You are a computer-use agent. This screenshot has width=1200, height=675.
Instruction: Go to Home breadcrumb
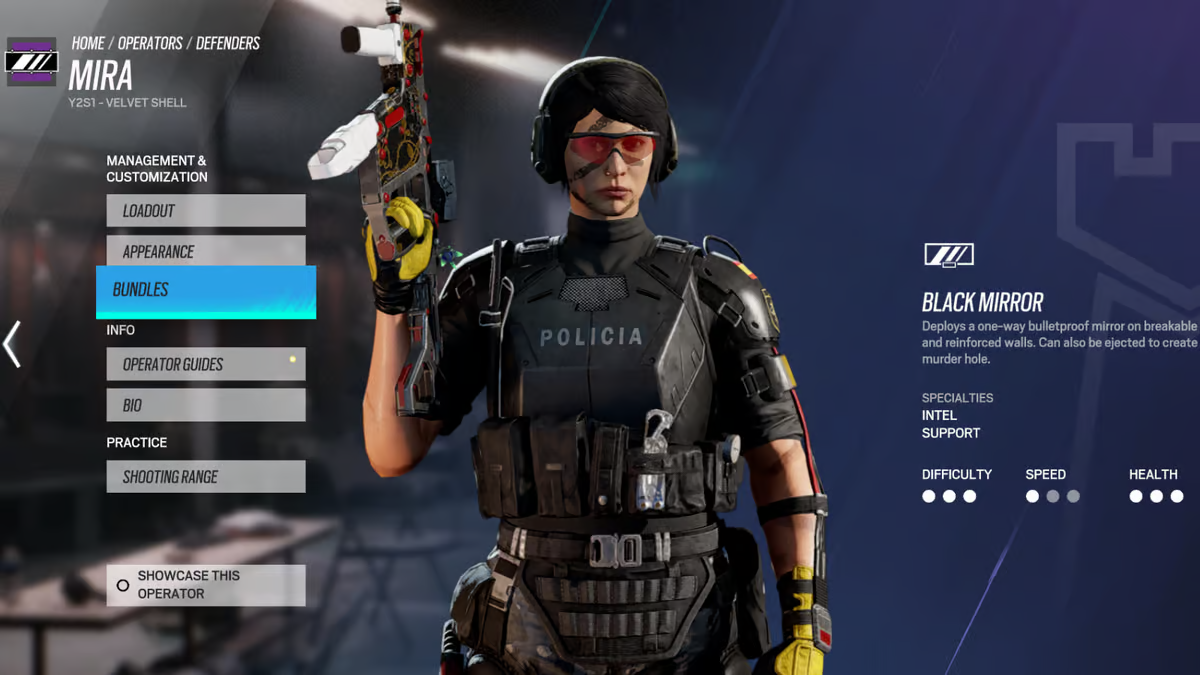88,43
